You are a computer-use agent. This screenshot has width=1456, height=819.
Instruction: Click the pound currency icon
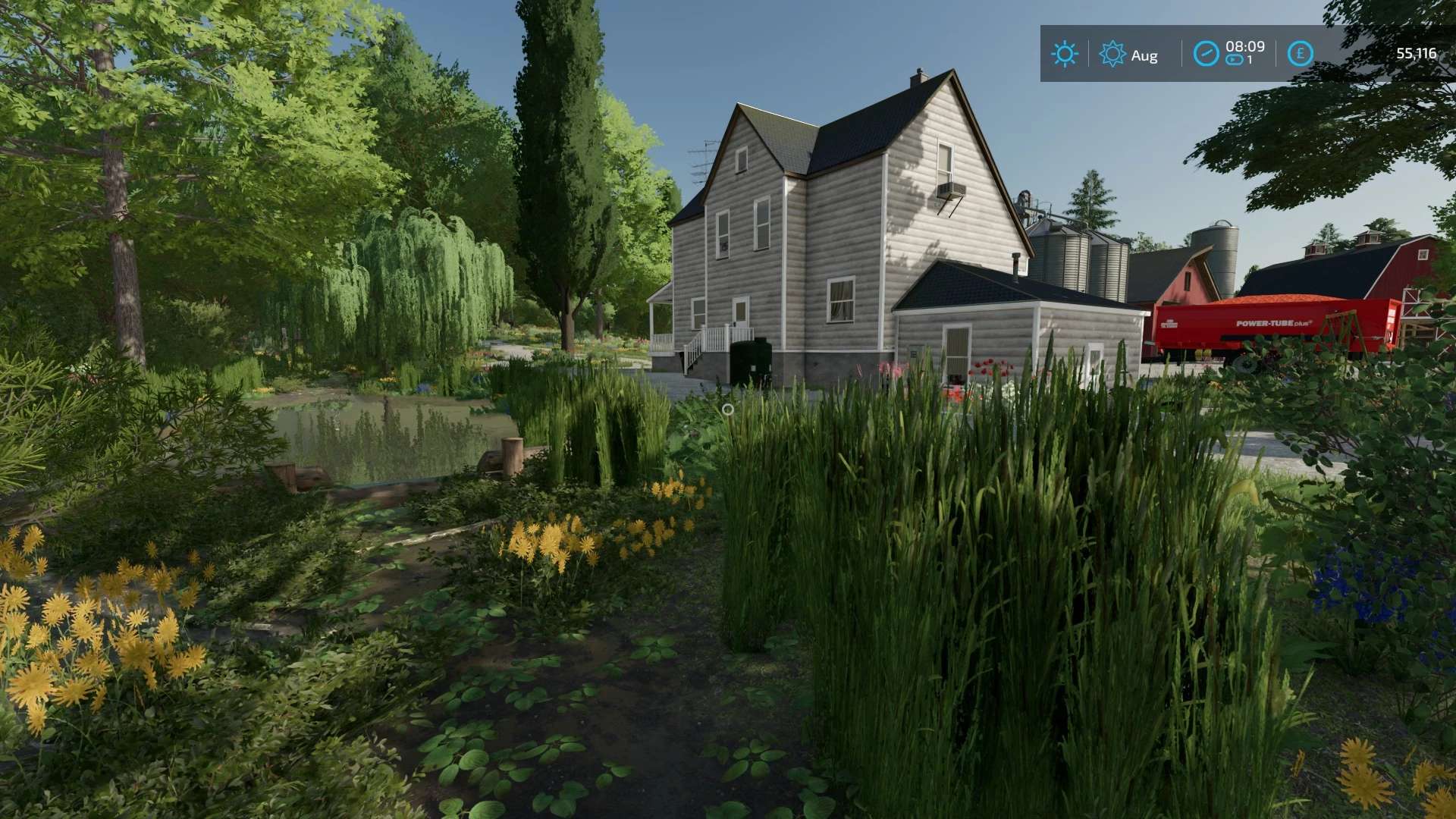pyautogui.click(x=1300, y=54)
